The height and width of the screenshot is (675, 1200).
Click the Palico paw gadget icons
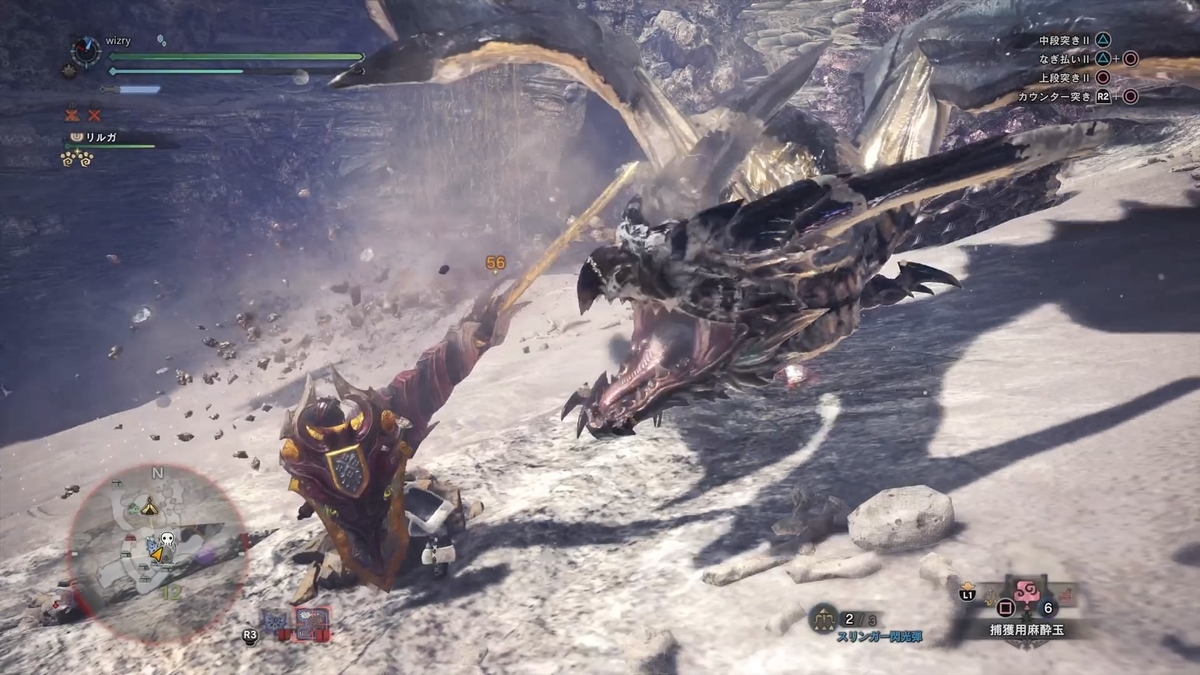pyautogui.click(x=78, y=157)
